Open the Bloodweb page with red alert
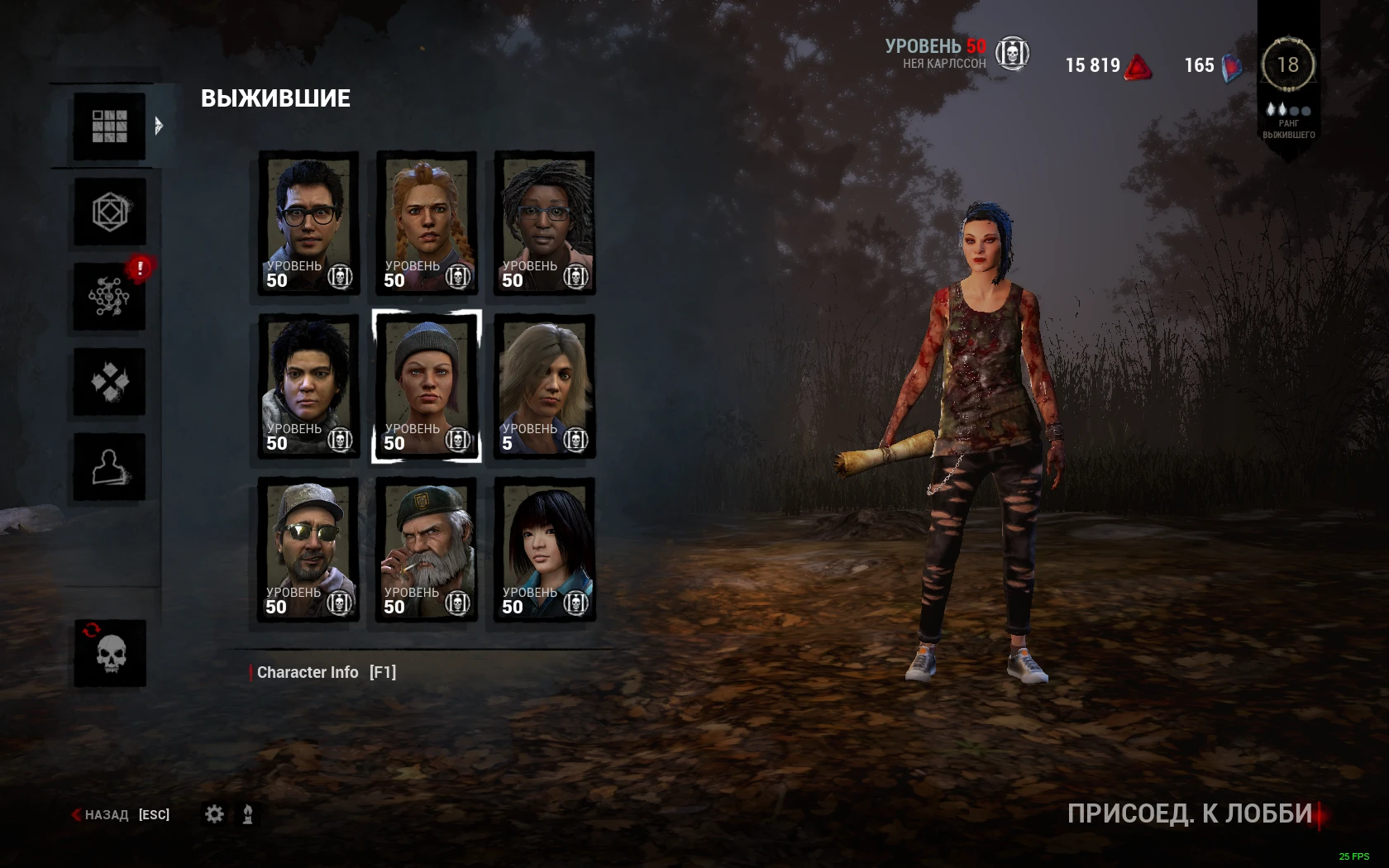The width and height of the screenshot is (1389, 868). coord(108,294)
